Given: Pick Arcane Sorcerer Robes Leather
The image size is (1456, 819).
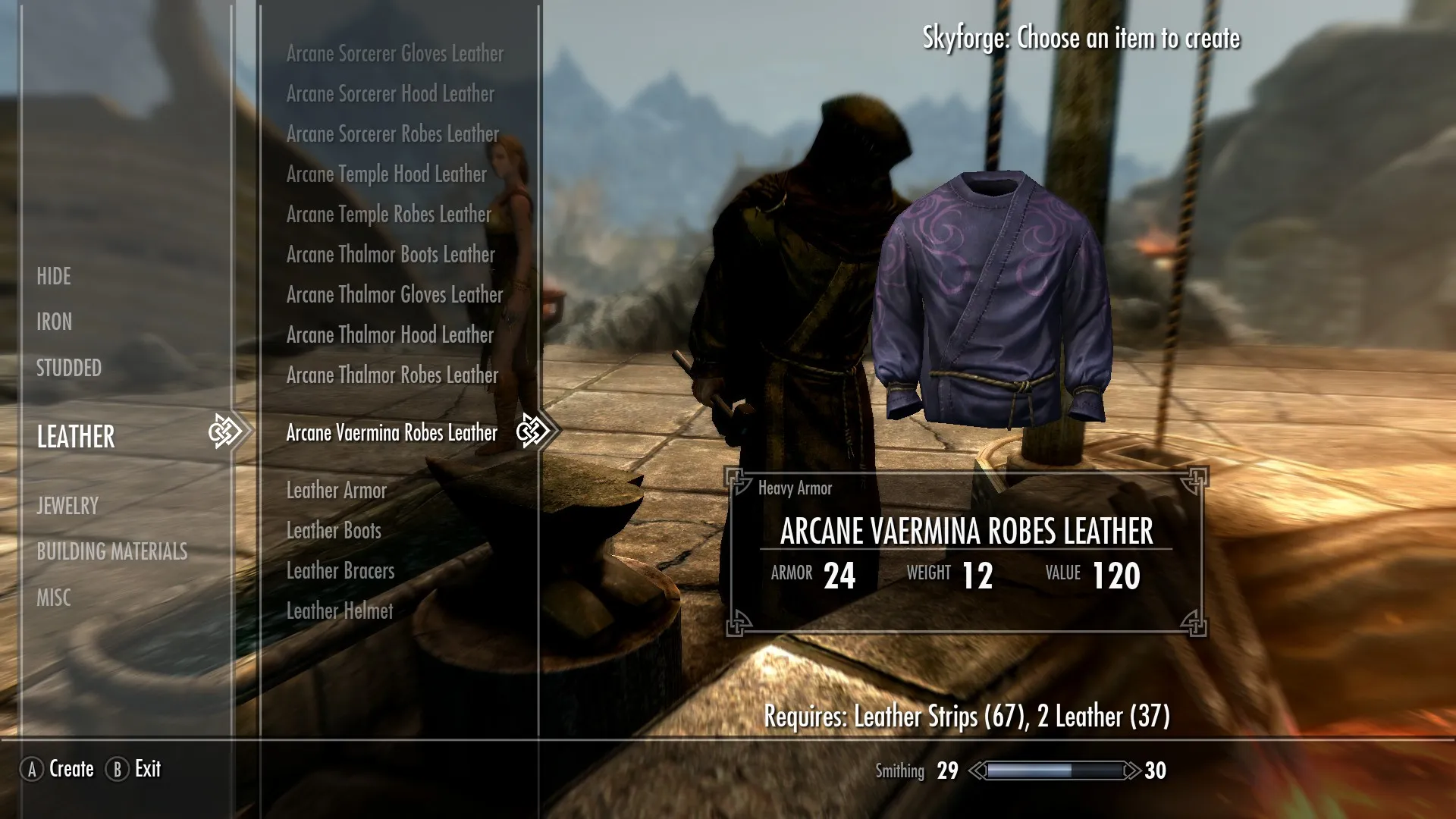Looking at the screenshot, I should pos(392,134).
